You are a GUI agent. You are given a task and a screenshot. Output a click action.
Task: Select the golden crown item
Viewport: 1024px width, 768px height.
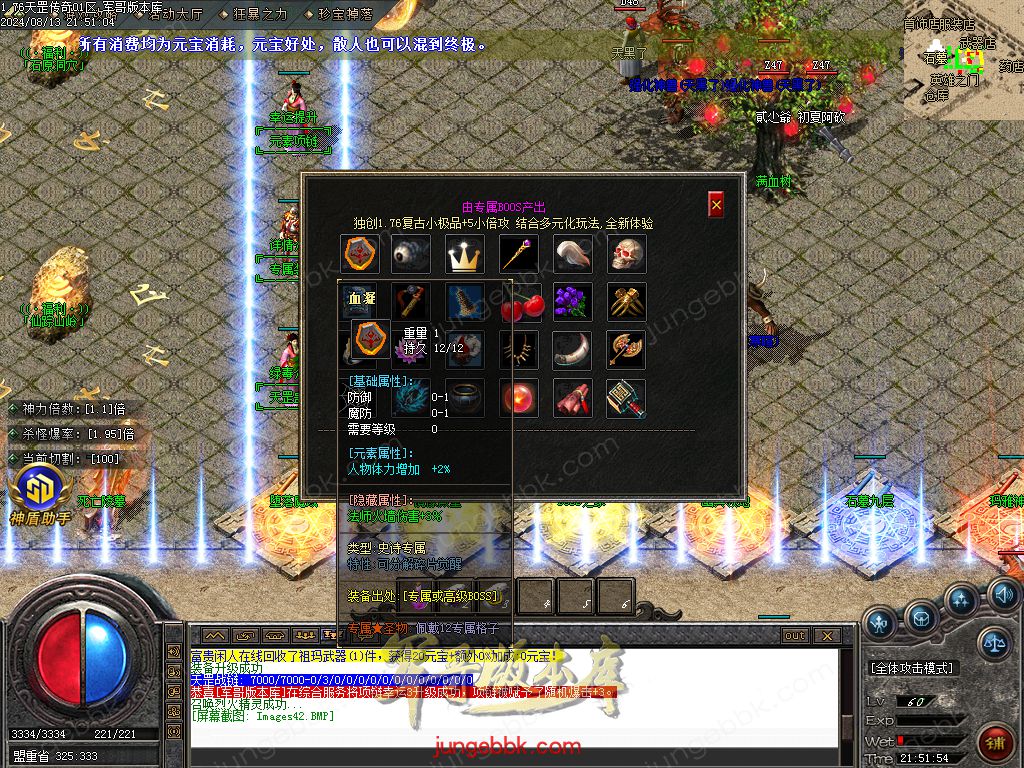tap(464, 255)
